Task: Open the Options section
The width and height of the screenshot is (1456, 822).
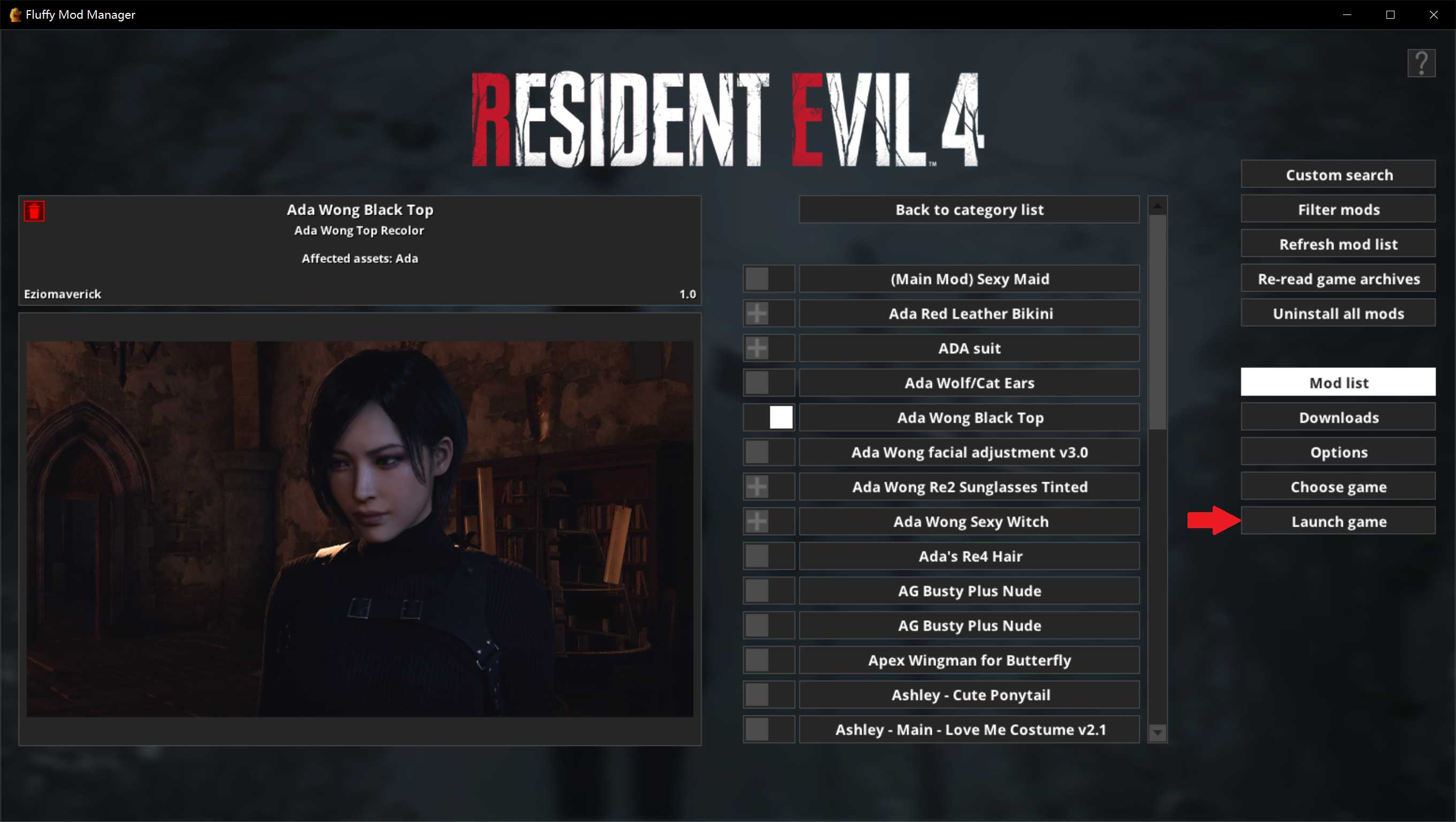Action: click(1338, 452)
